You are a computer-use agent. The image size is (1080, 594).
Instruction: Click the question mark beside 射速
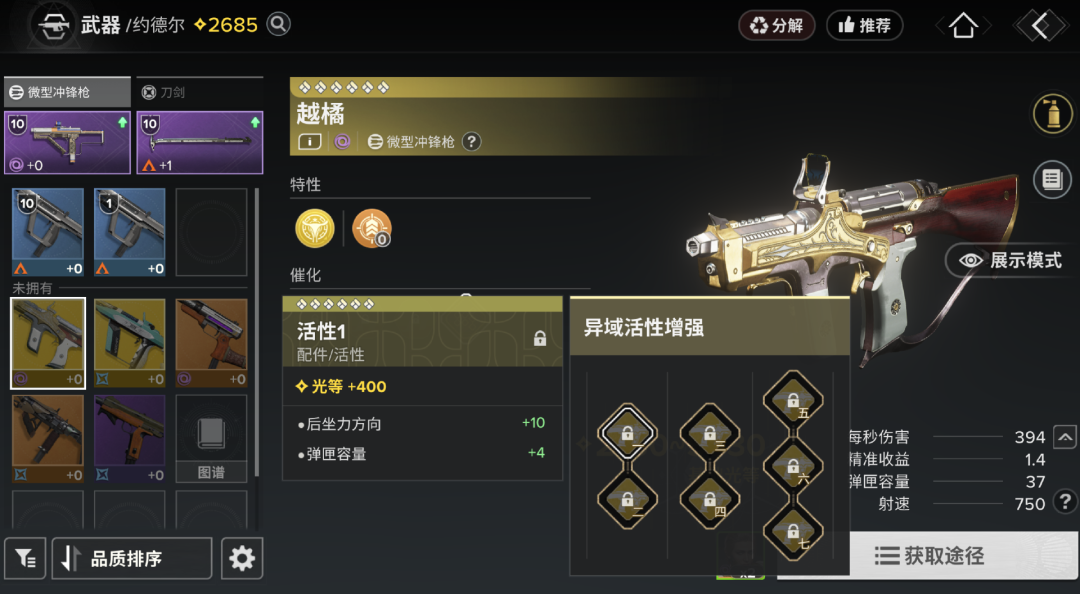pos(1065,499)
